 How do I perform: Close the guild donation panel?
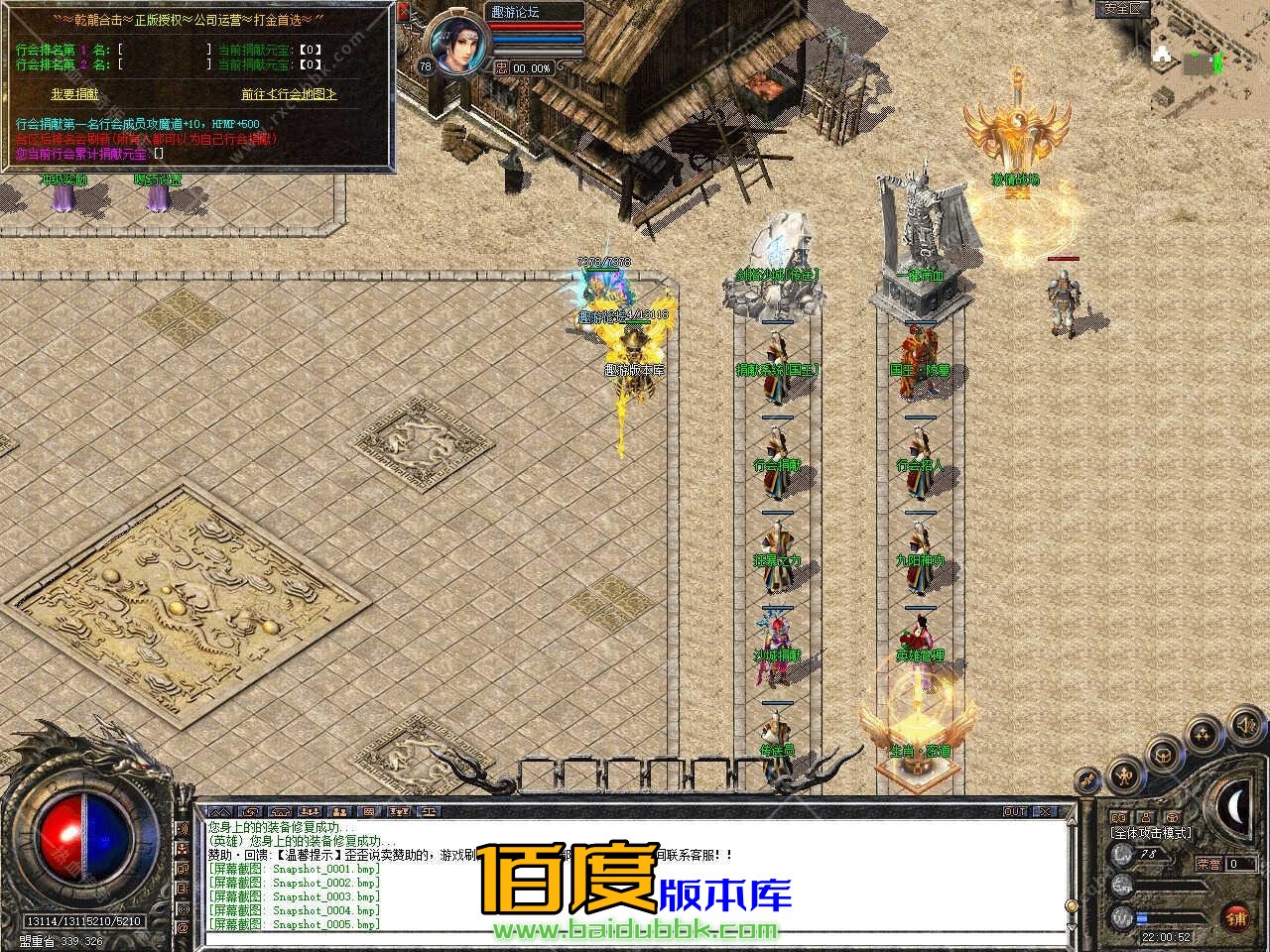403,12
